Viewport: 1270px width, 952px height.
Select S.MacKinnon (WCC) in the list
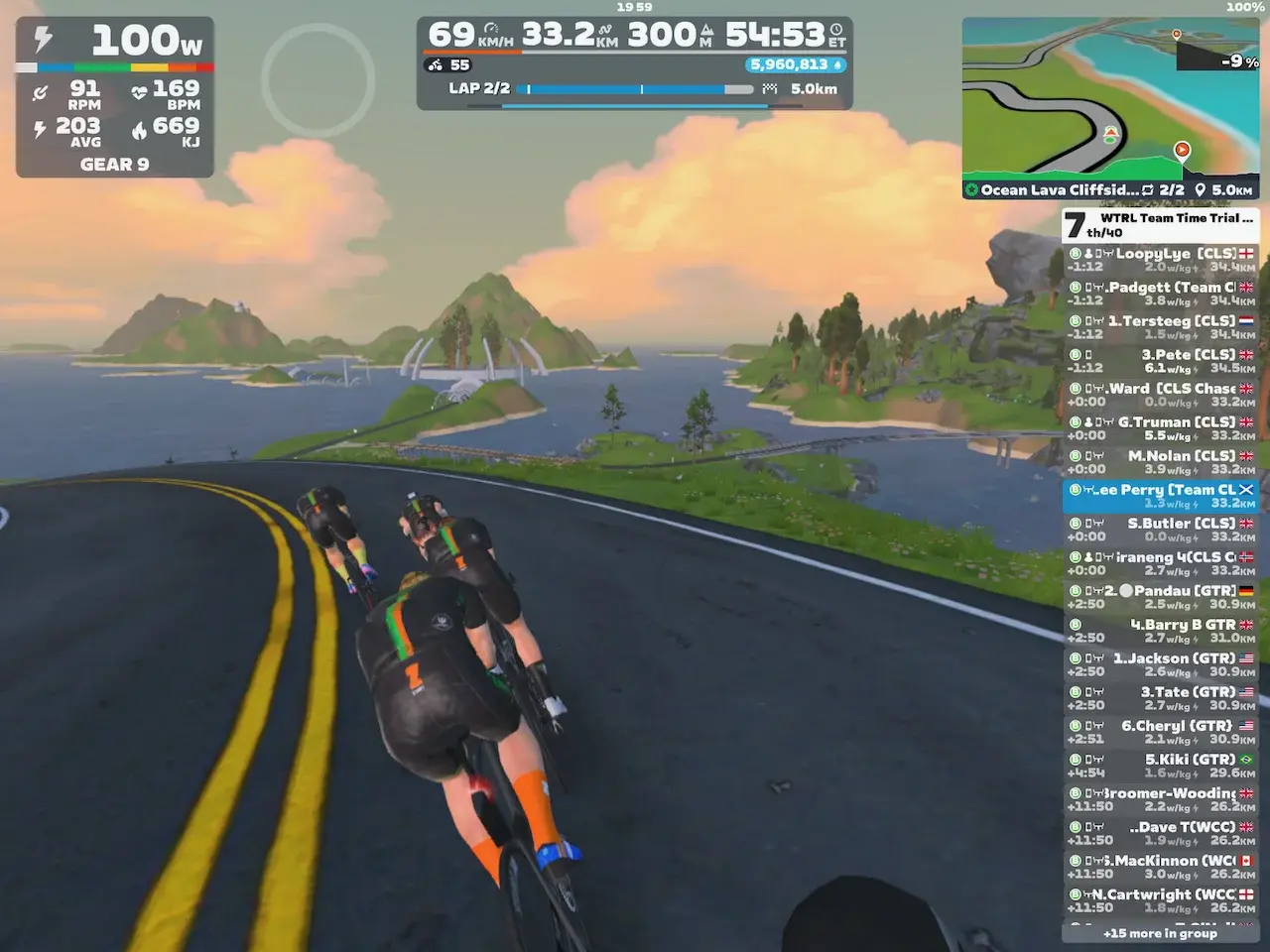(1161, 867)
